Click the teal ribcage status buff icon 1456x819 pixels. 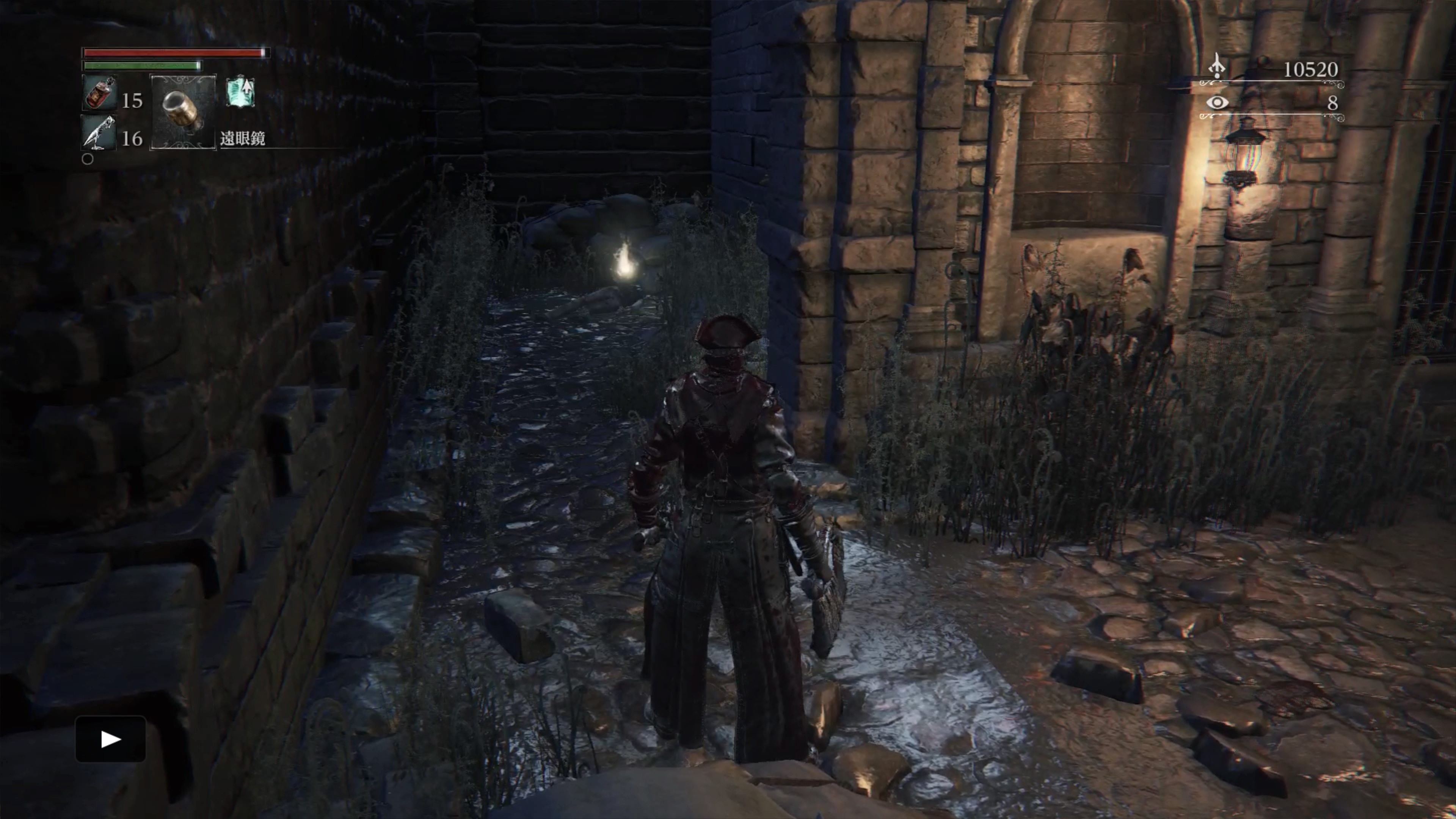[x=241, y=93]
